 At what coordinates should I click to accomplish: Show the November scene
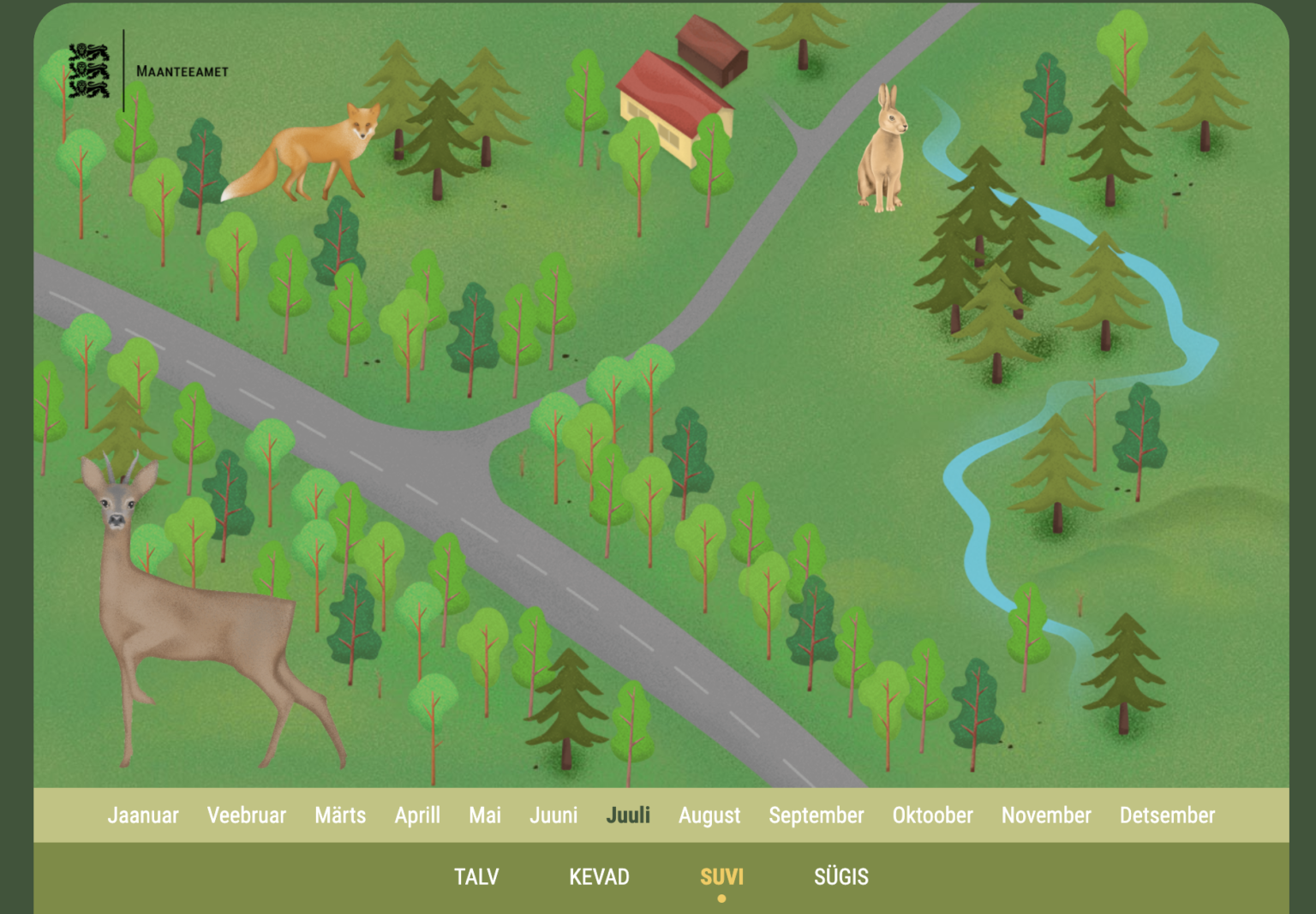[x=1046, y=815]
